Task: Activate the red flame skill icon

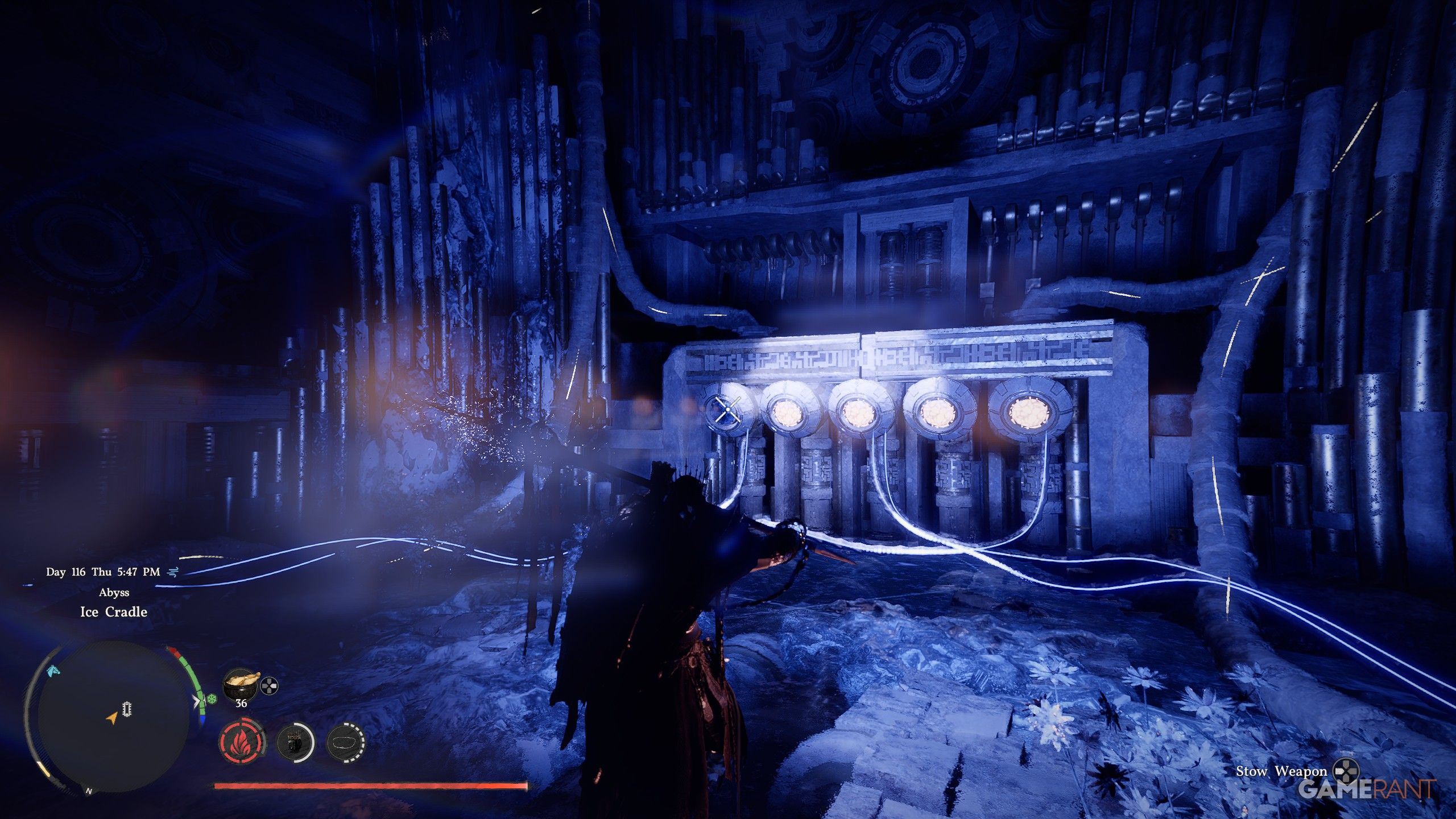Action: 242,742
